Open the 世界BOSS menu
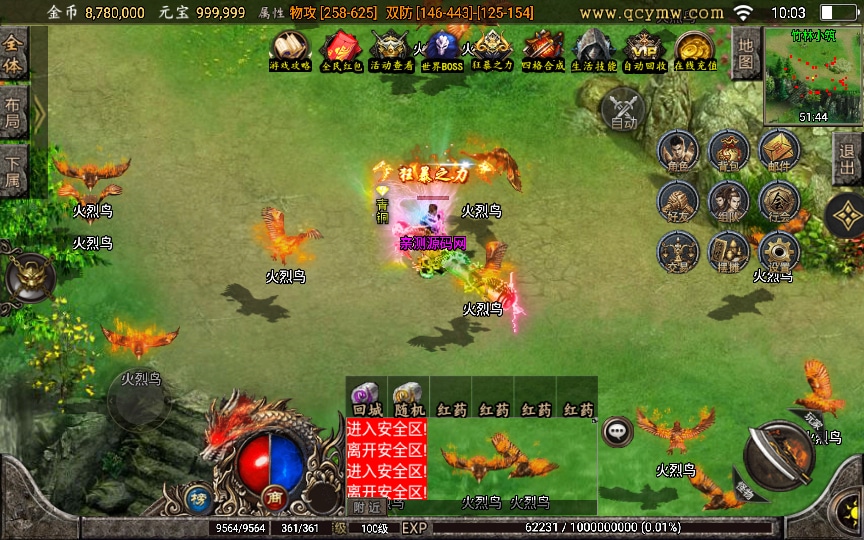Screen dimensions: 864x540 pyautogui.click(x=441, y=51)
